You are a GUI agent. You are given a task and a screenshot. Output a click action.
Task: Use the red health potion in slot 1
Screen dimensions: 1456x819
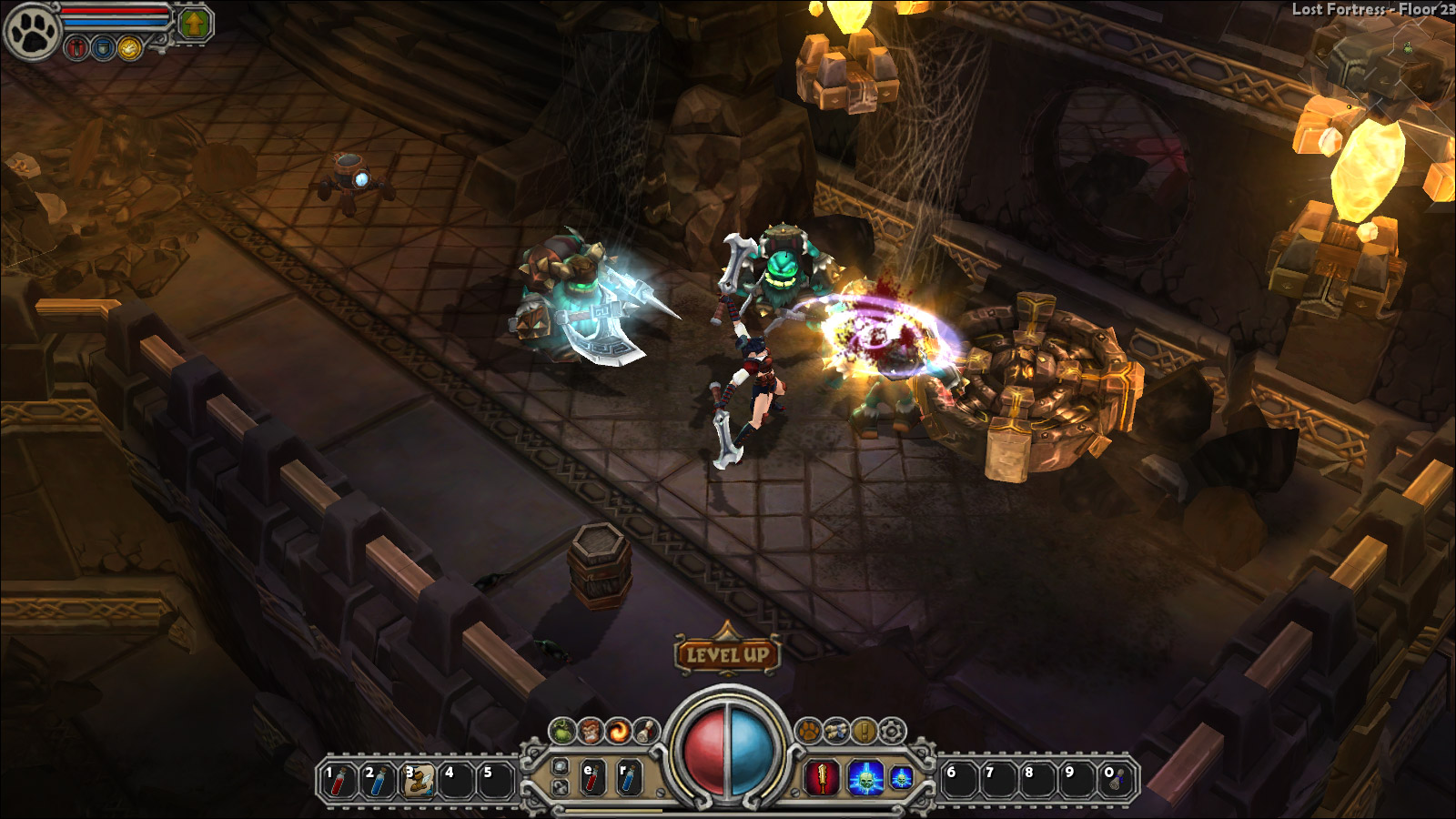[339, 780]
